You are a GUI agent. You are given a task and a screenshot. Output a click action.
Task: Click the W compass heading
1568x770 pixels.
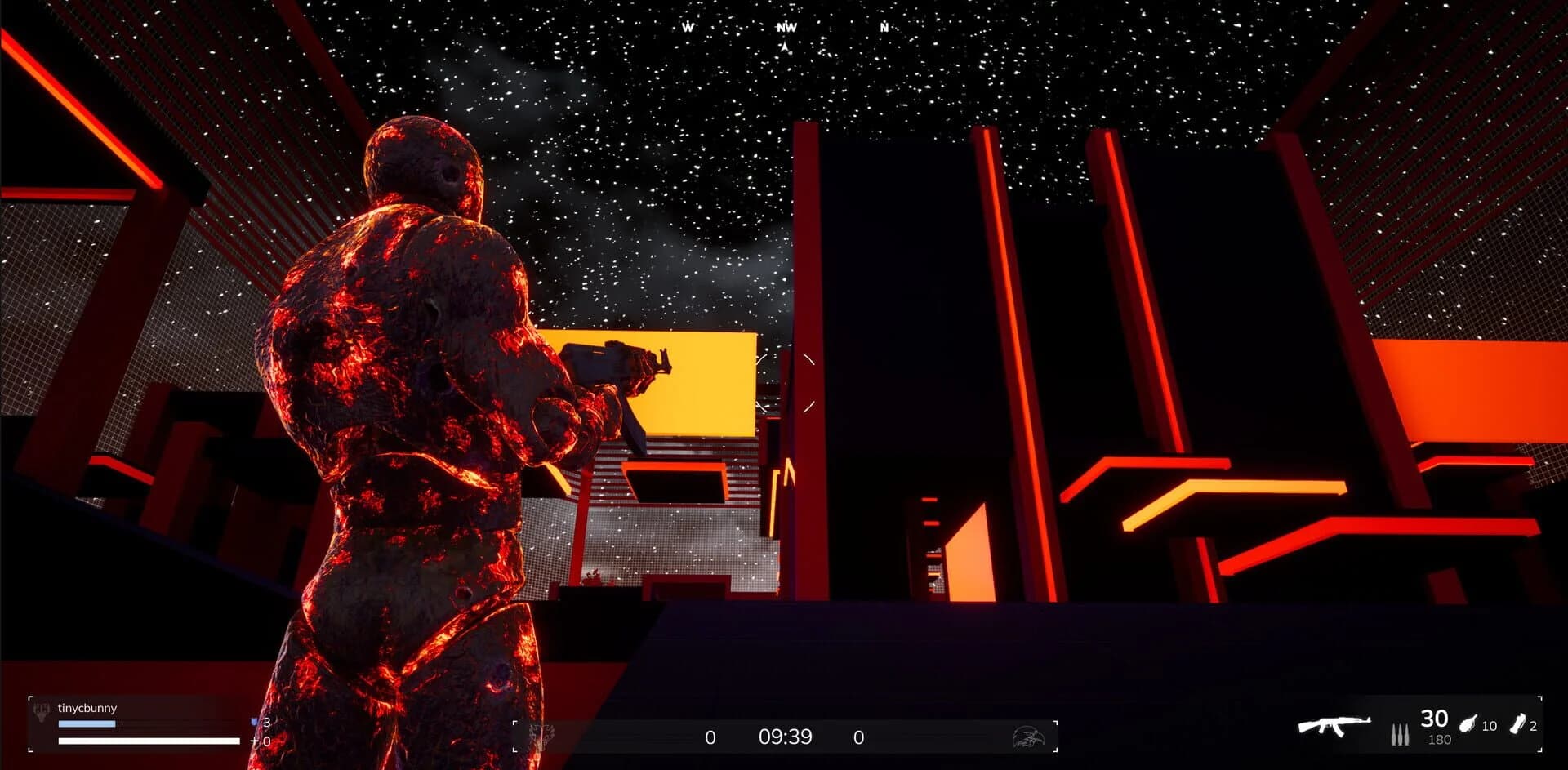click(688, 25)
